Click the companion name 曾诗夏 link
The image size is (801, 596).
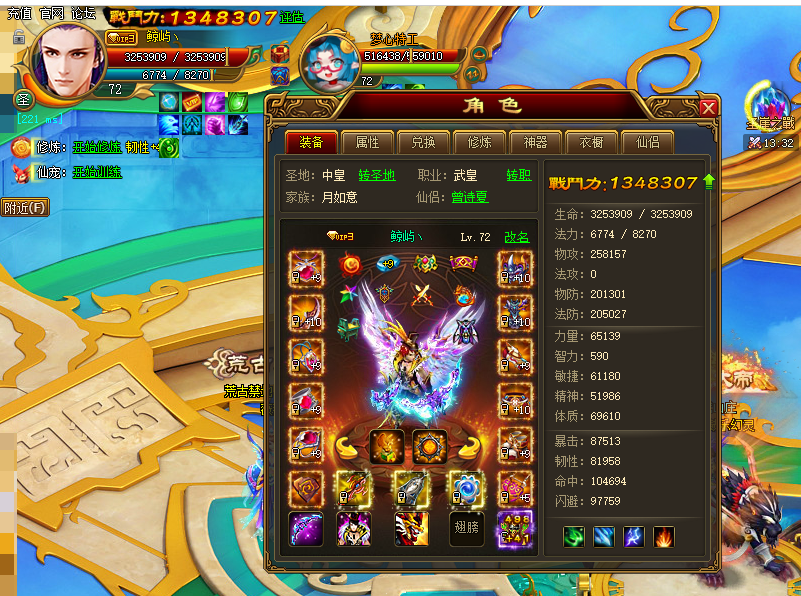[470, 198]
